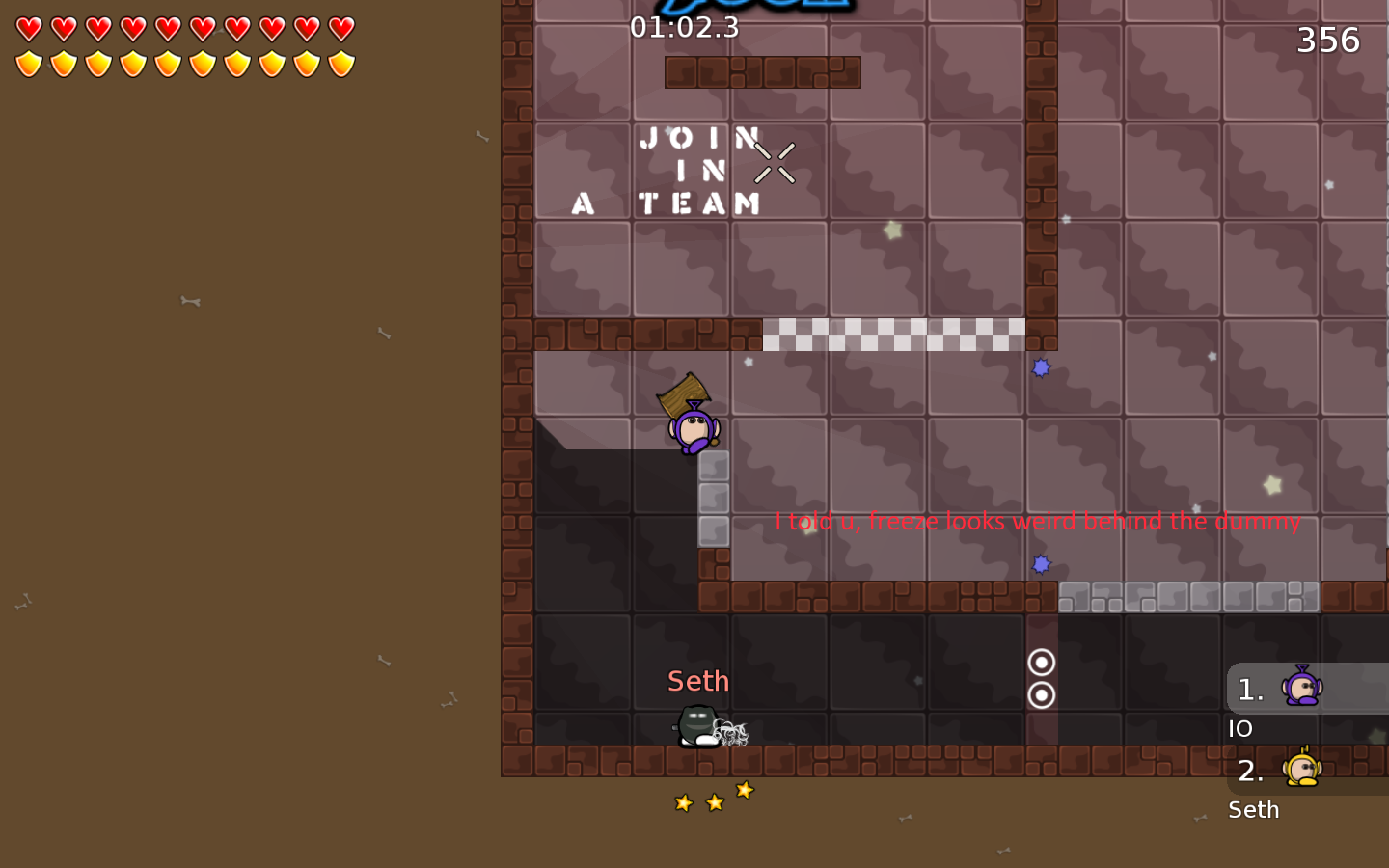Toggle the left star under Seth's tee
1389x868 pixels.
tap(682, 801)
